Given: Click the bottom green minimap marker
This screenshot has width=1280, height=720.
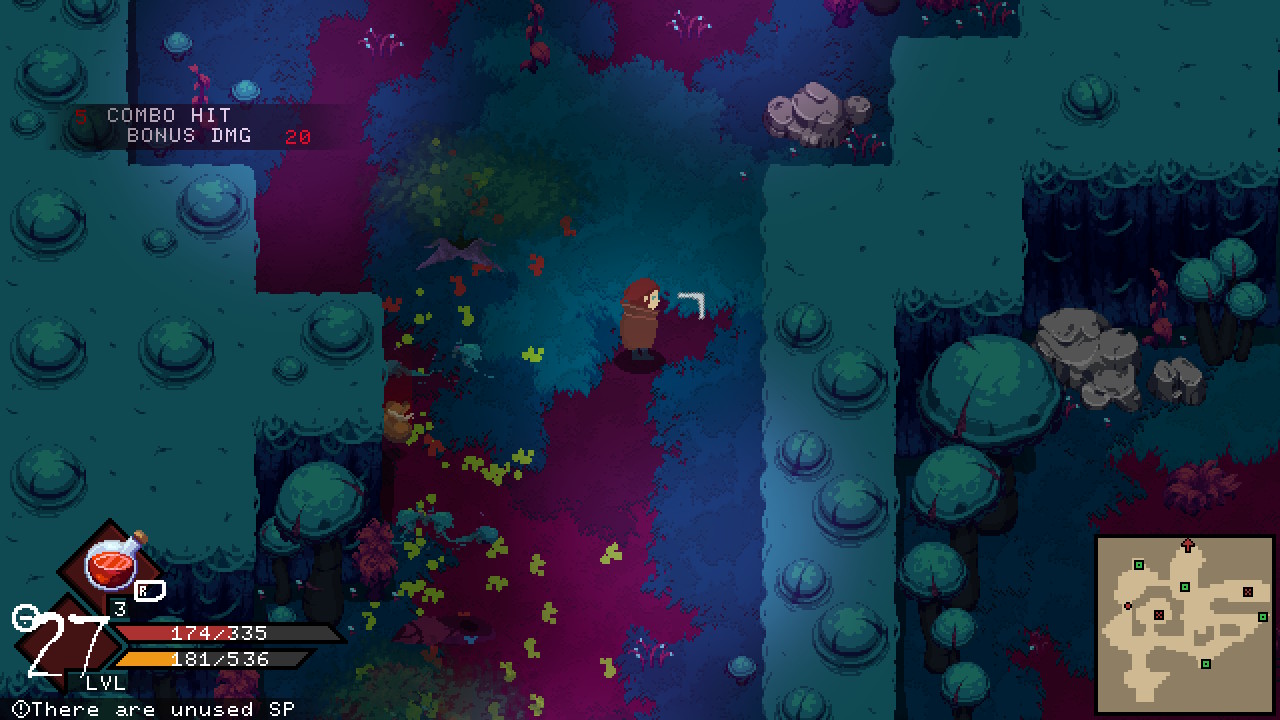Looking at the screenshot, I should click(x=1206, y=663).
